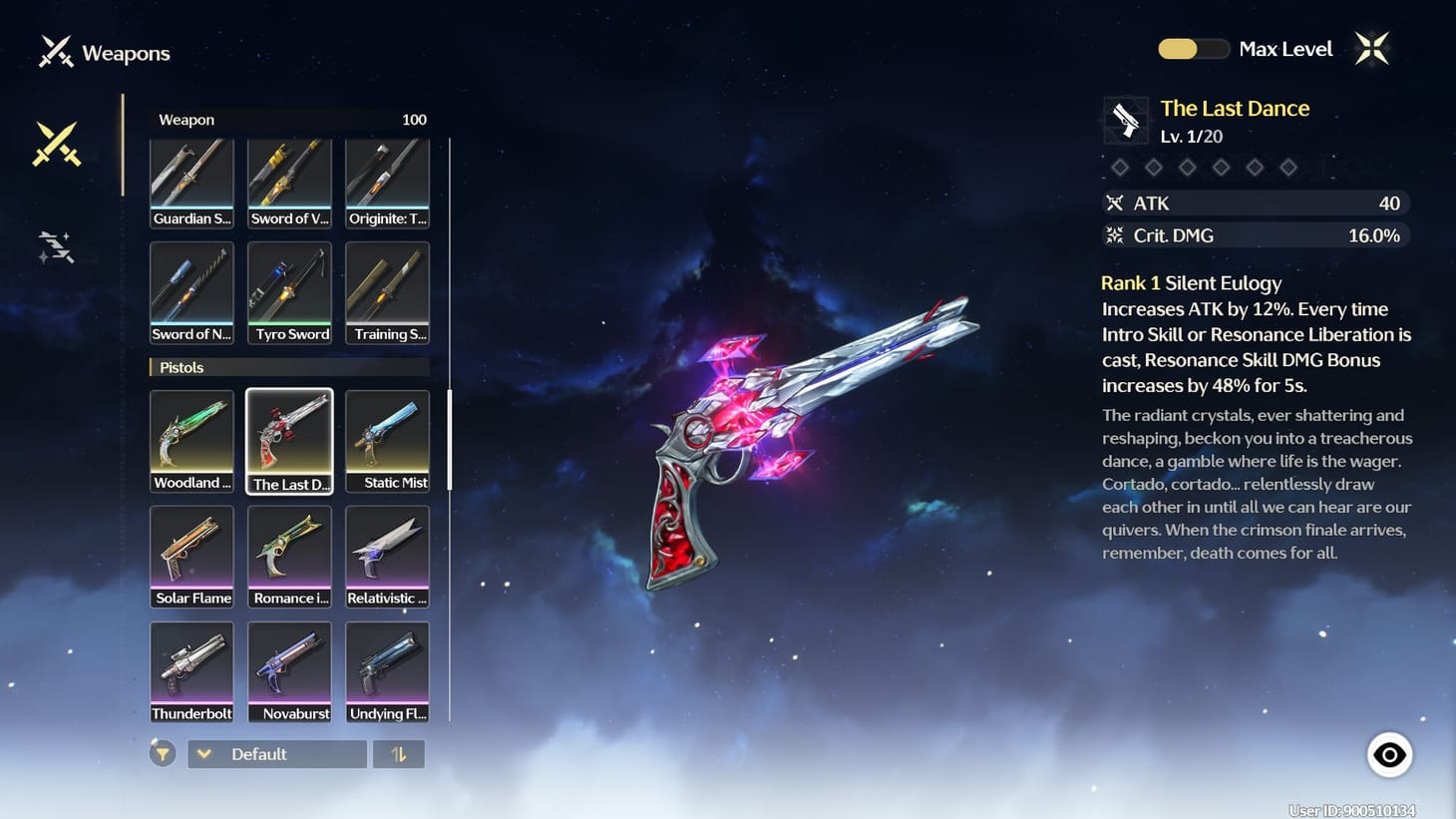Click the weapon list scrollbar
1456x819 pixels.
click(x=451, y=439)
